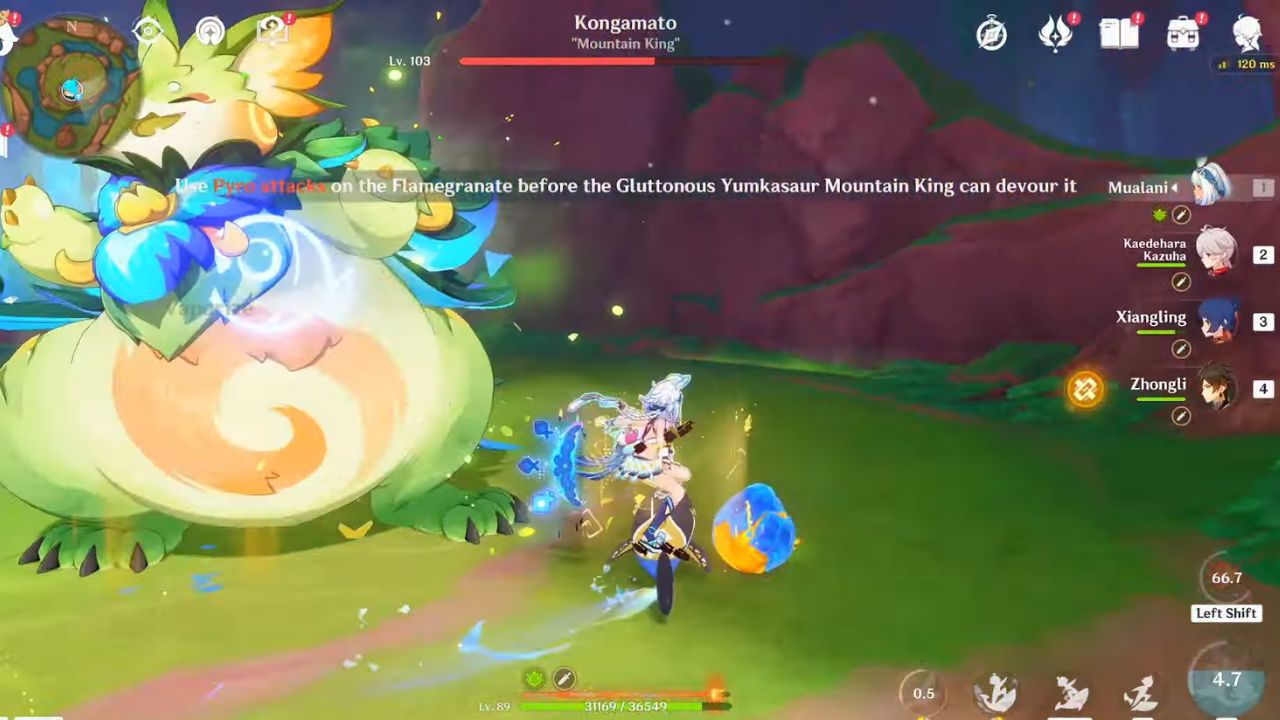Switch to Kaedehara Kazuha in the party list
This screenshot has height=720, width=1280.
(1215, 251)
